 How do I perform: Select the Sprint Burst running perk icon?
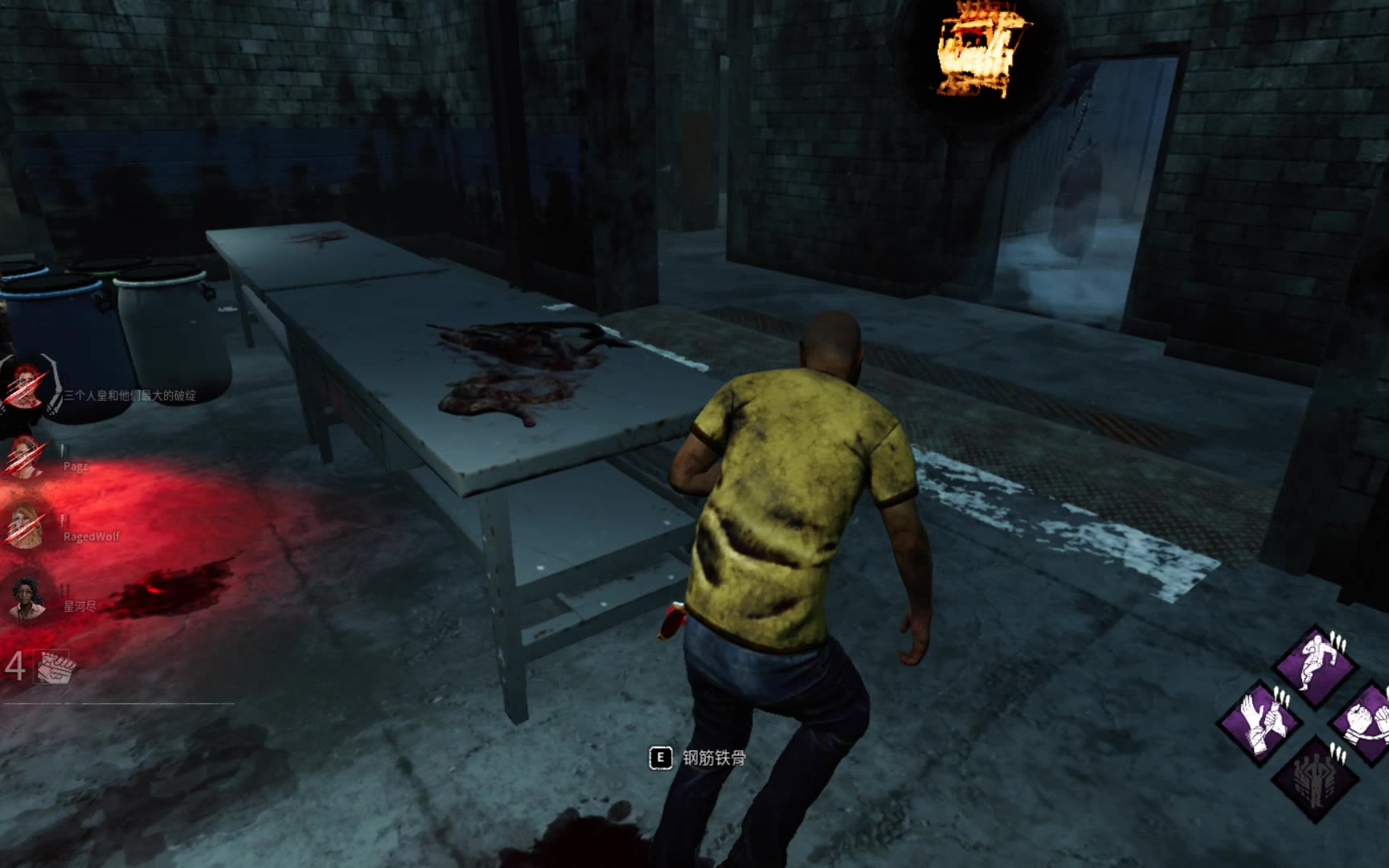pyautogui.click(x=1315, y=665)
